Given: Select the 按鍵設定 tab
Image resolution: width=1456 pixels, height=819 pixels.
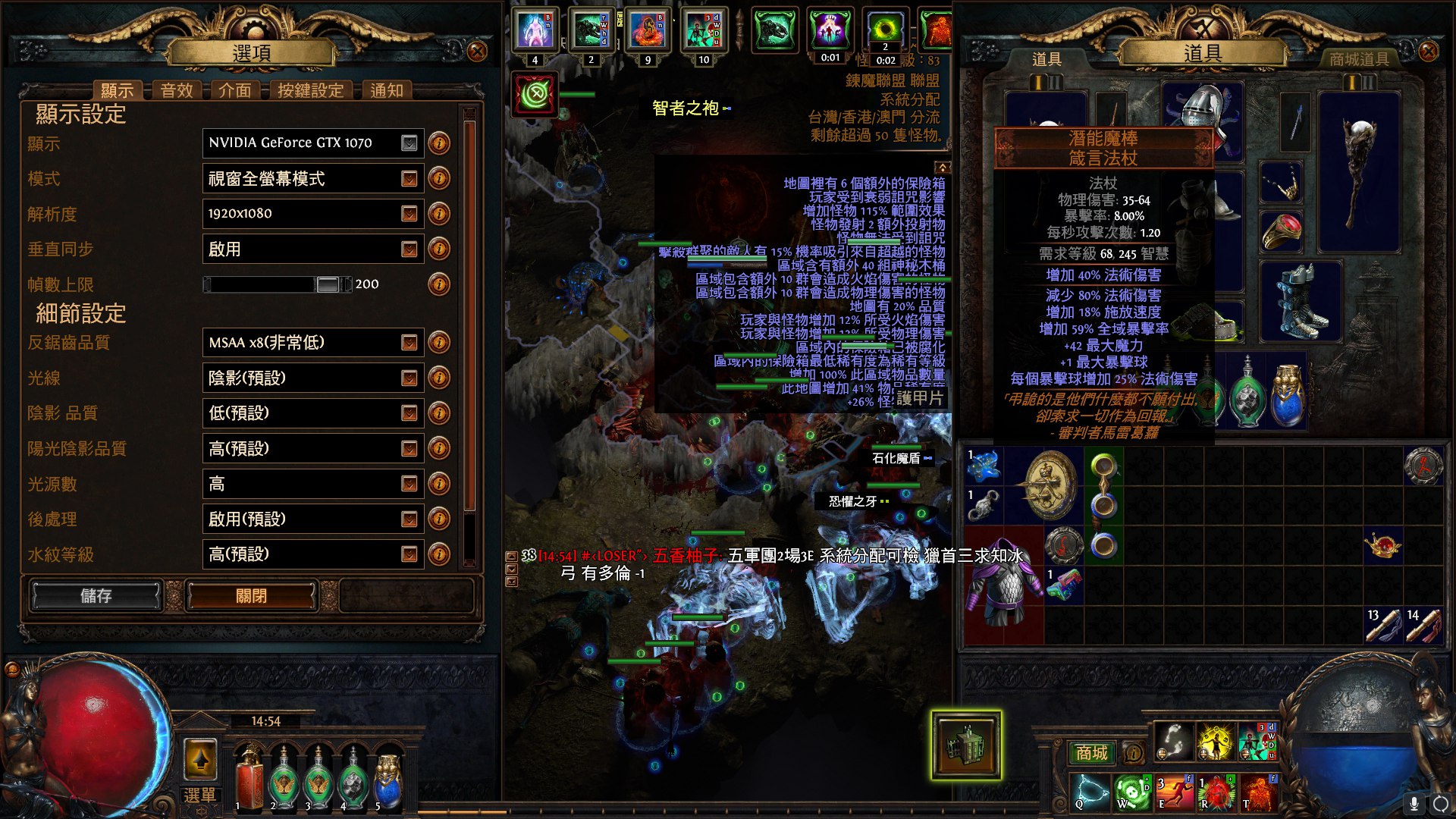Looking at the screenshot, I should [x=310, y=91].
